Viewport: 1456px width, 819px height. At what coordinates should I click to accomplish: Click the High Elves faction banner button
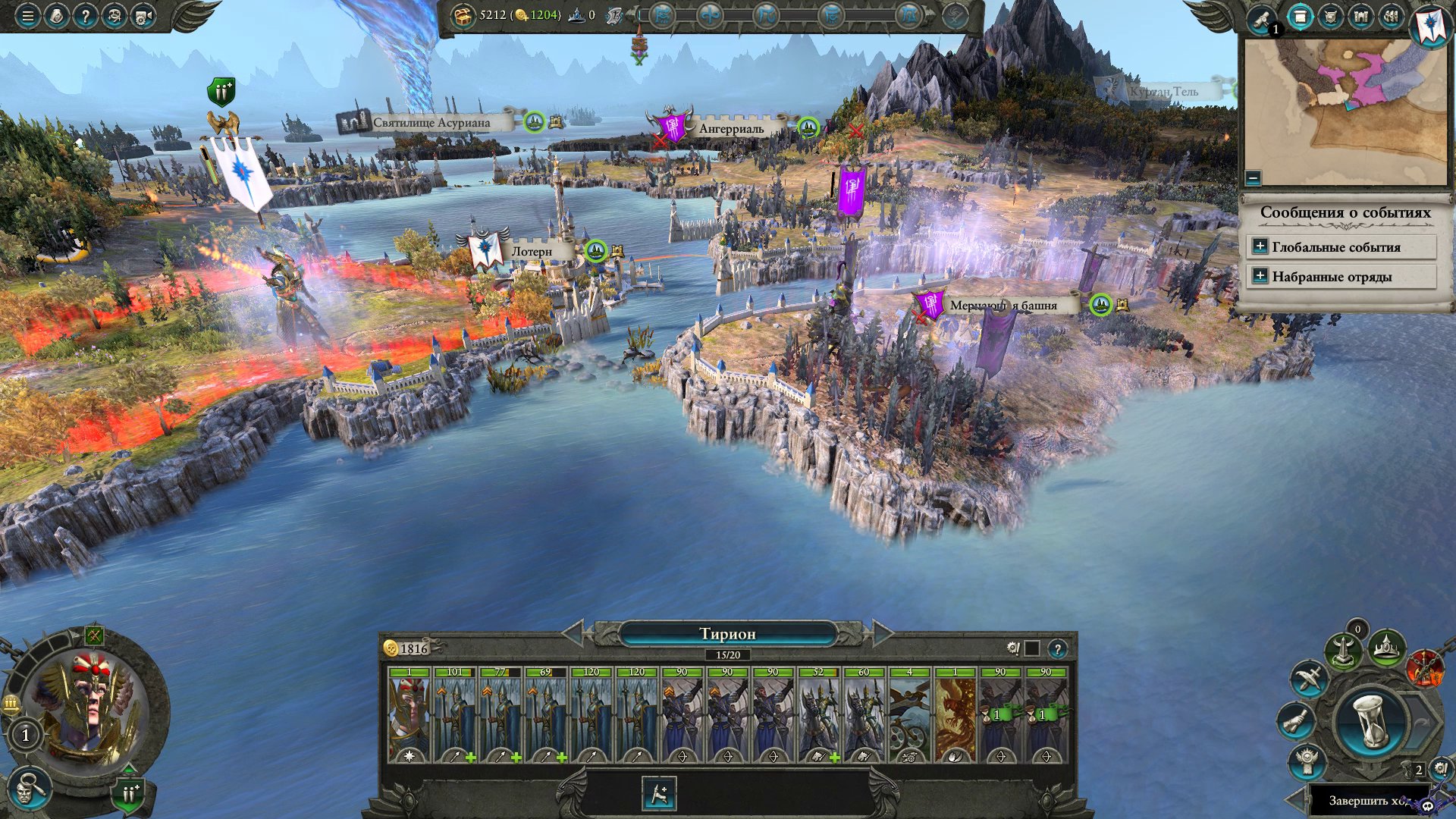coord(1430,23)
